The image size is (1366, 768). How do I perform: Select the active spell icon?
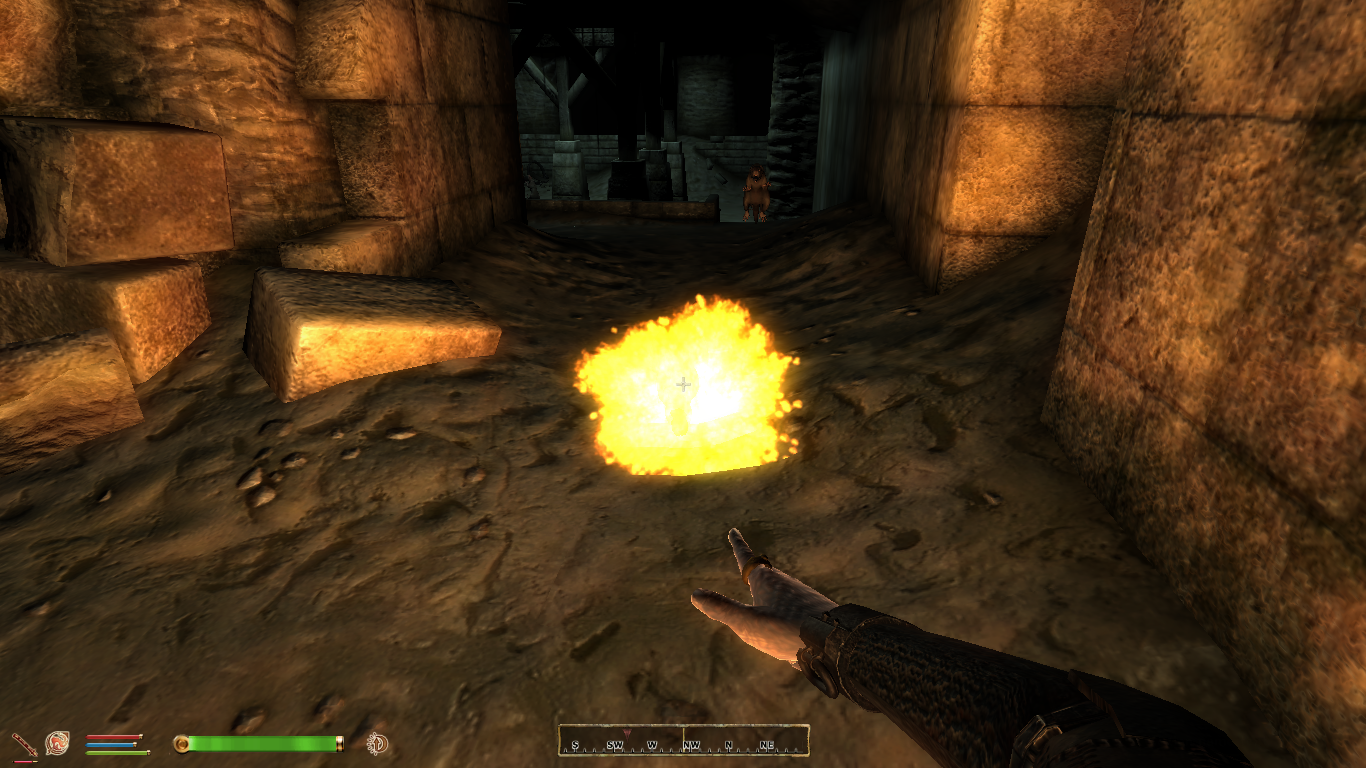tap(57, 743)
